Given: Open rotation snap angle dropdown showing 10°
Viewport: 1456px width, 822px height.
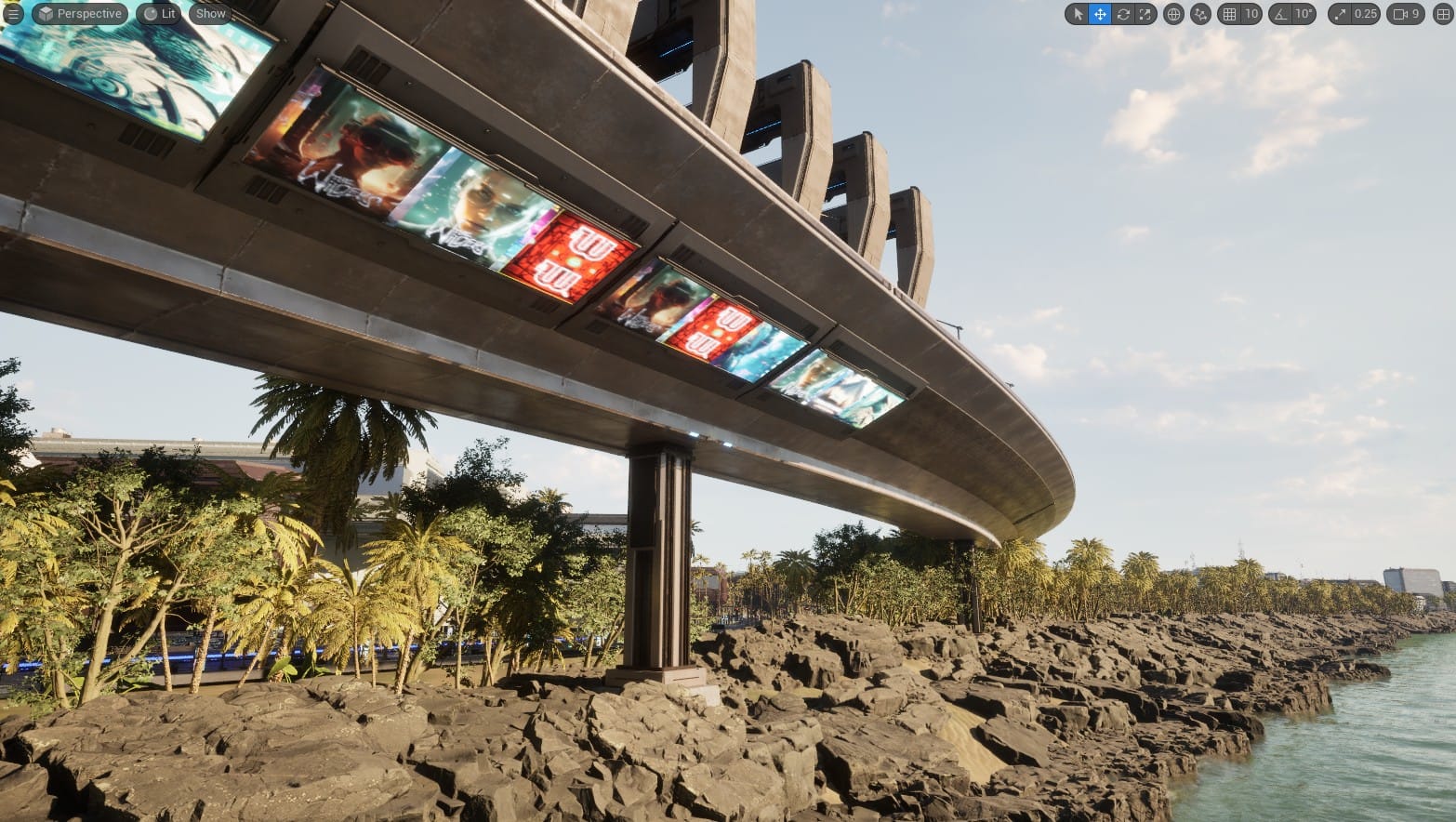Looking at the screenshot, I should tap(1303, 14).
